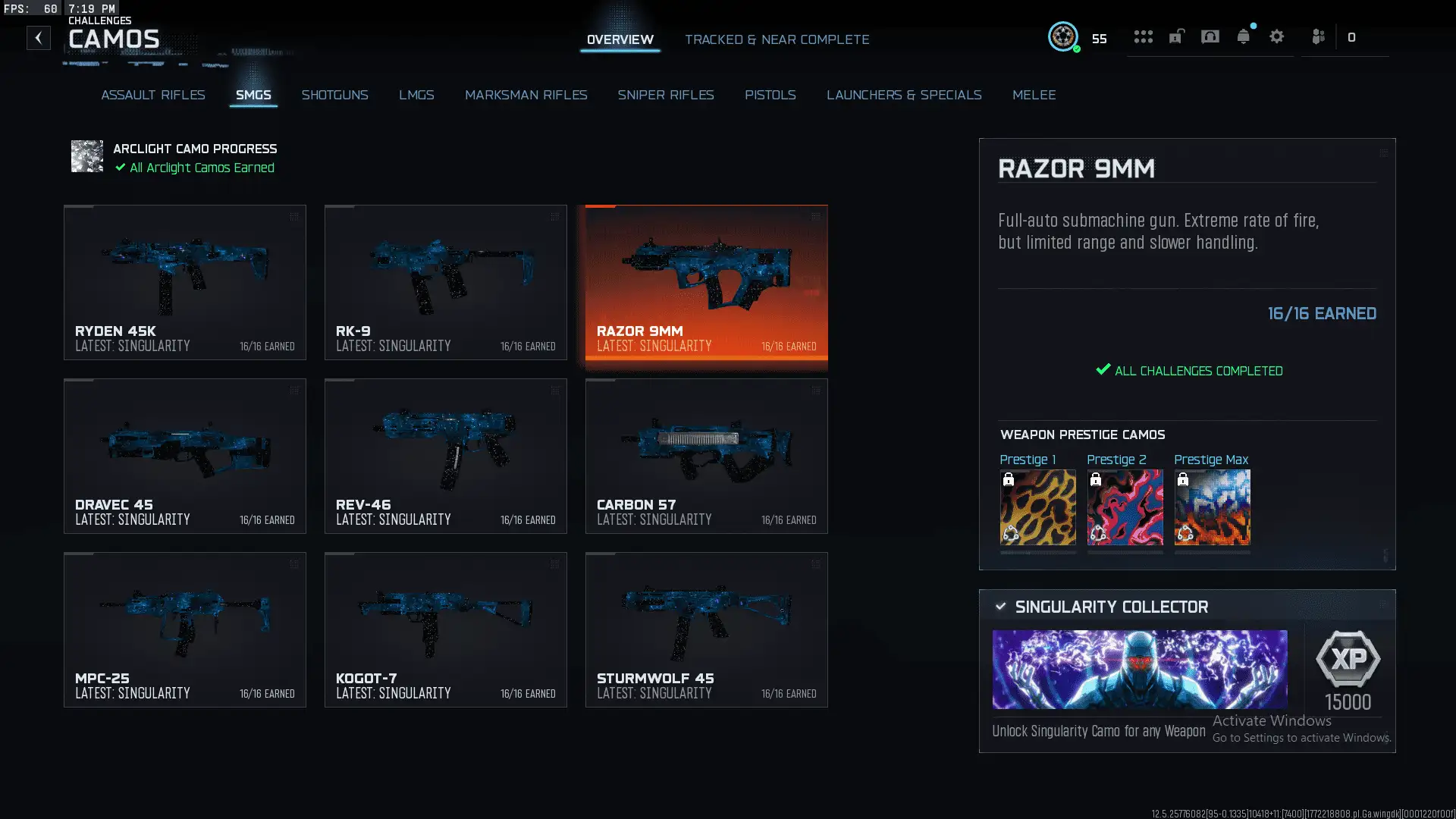
Task: Select the Sturmwolf 45 tile
Action: [707, 629]
